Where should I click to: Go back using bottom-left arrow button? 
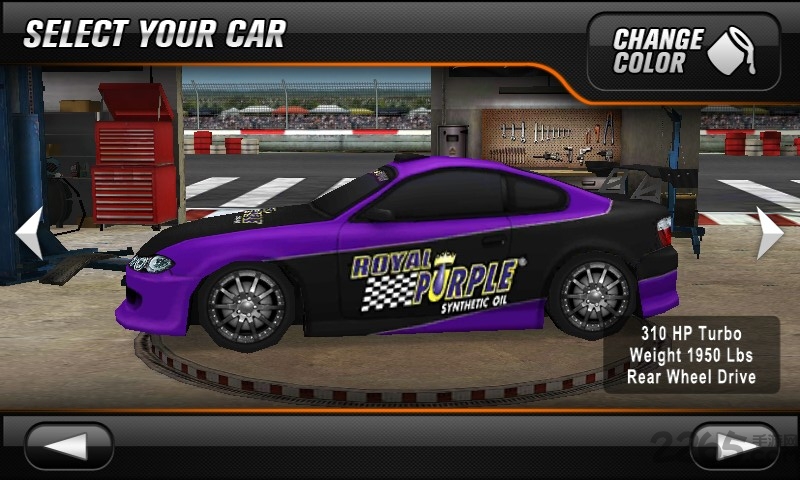[69, 447]
